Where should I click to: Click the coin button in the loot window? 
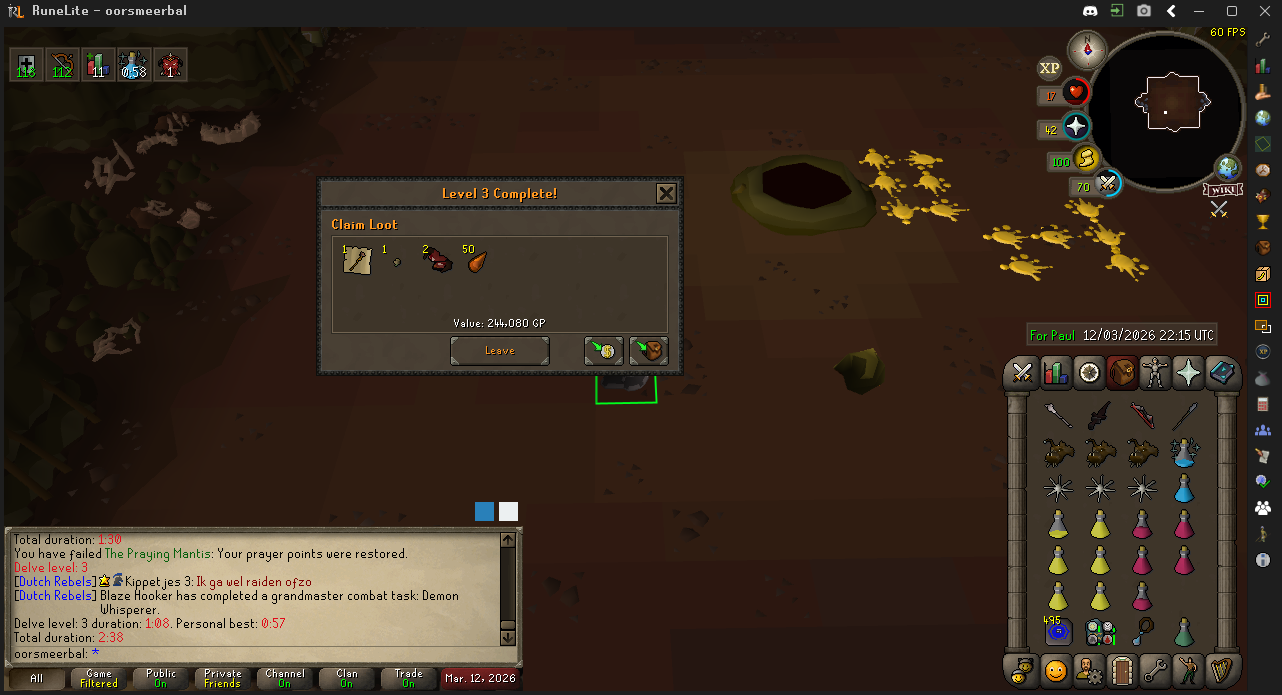pyautogui.click(x=604, y=351)
